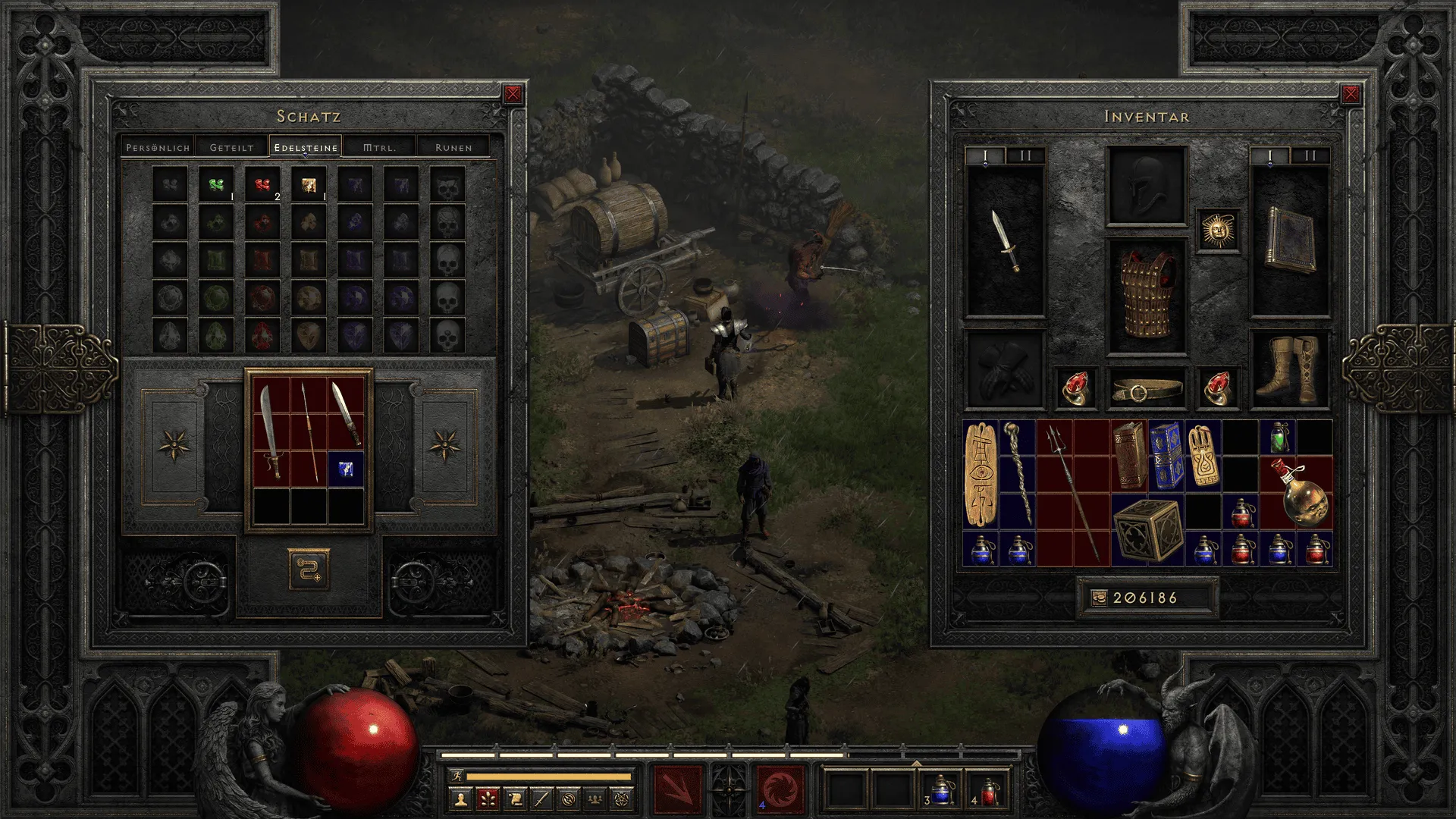Screen dimensions: 1456x819
Task: Switch to the Runen tab
Action: [x=453, y=147]
